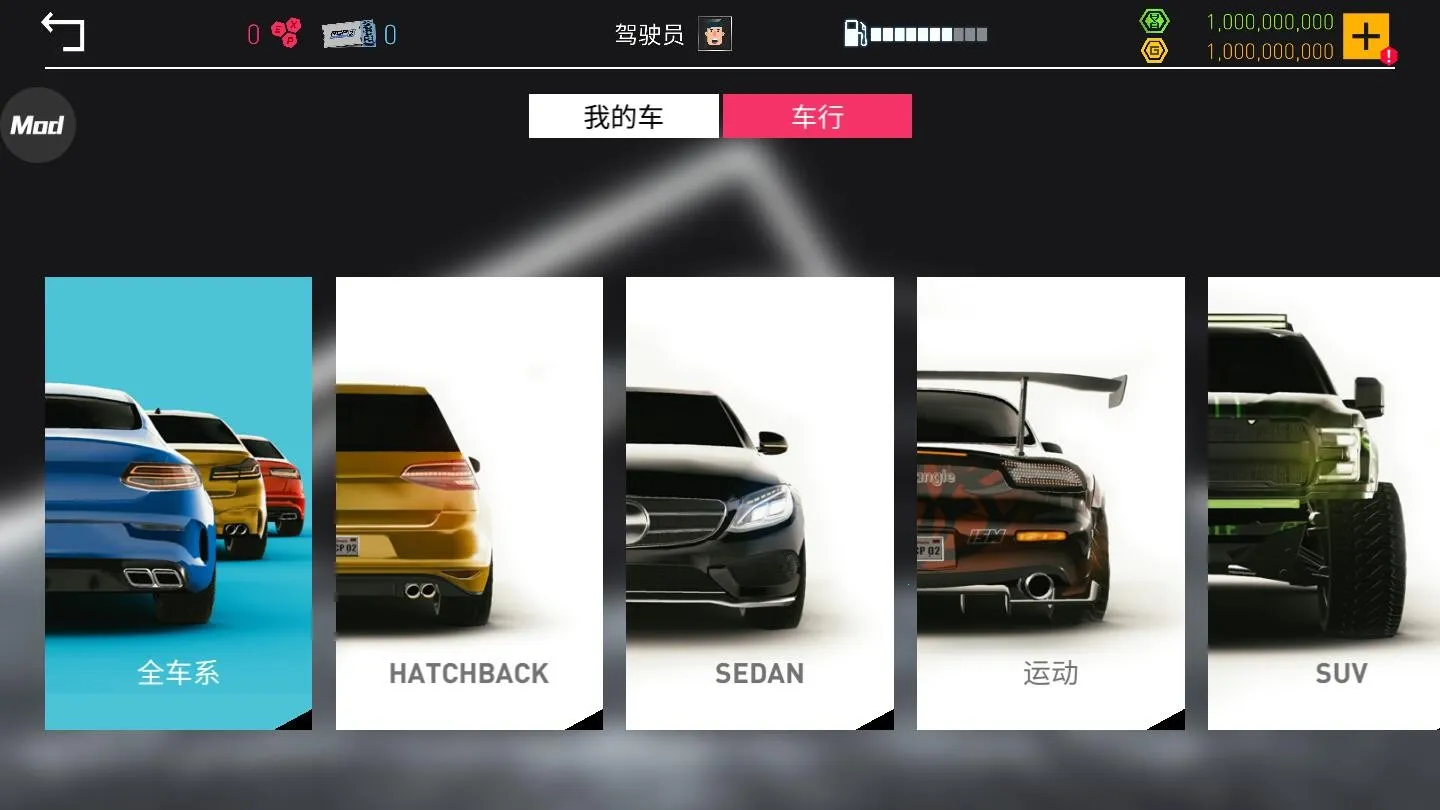Click the fuel pump icon
The width and height of the screenshot is (1440, 810).
855,33
